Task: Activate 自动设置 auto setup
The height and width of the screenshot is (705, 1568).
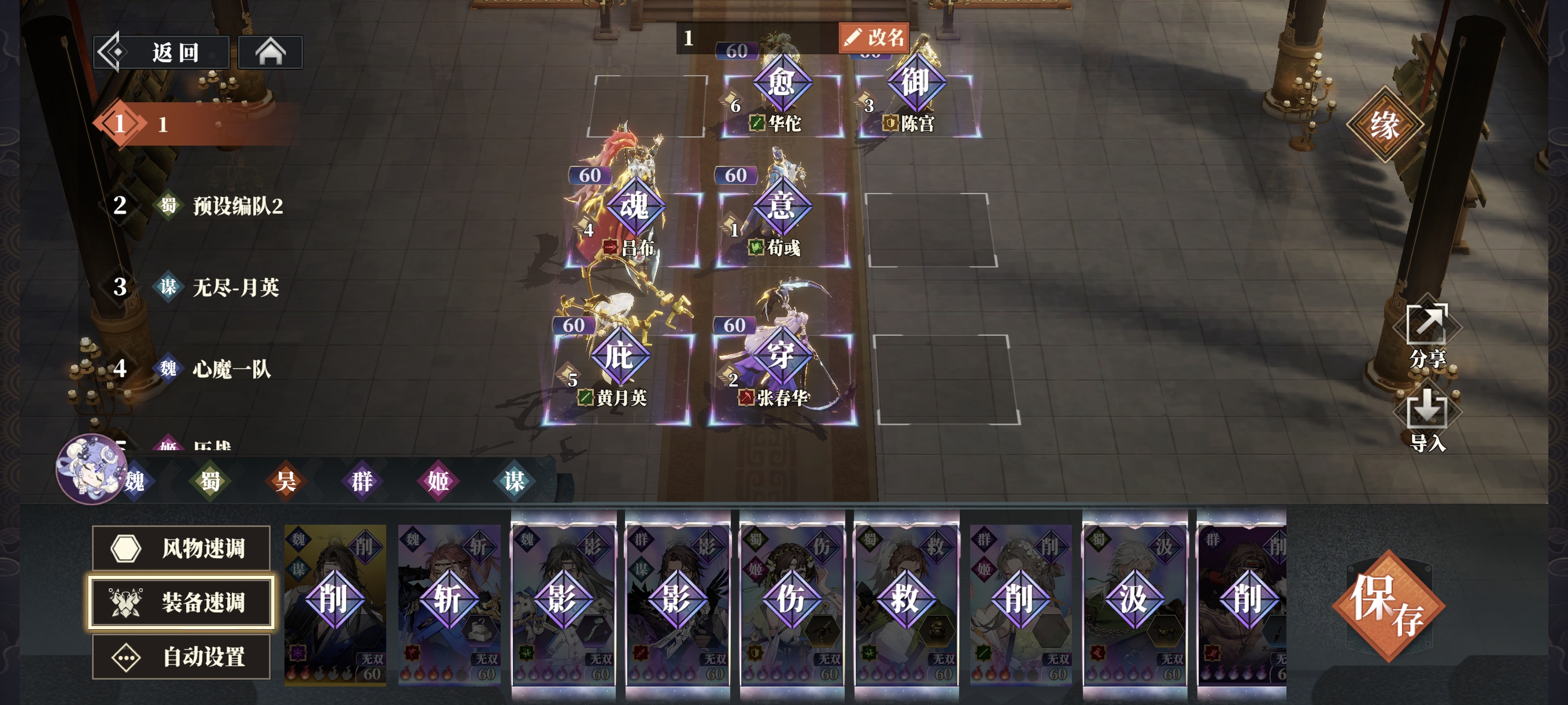Action: click(x=181, y=657)
